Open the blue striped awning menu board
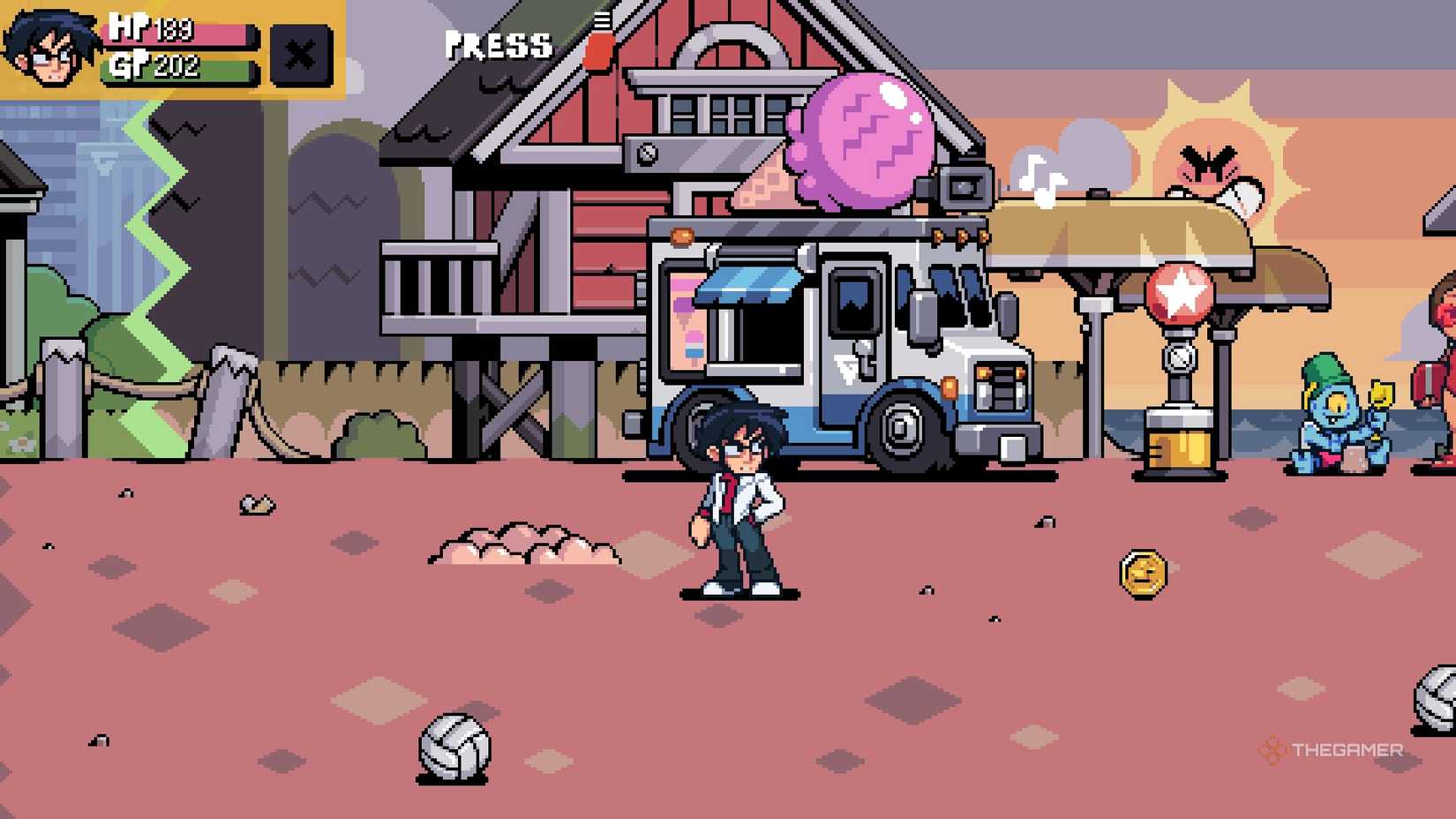The image size is (1456, 819). pyautogui.click(x=752, y=282)
